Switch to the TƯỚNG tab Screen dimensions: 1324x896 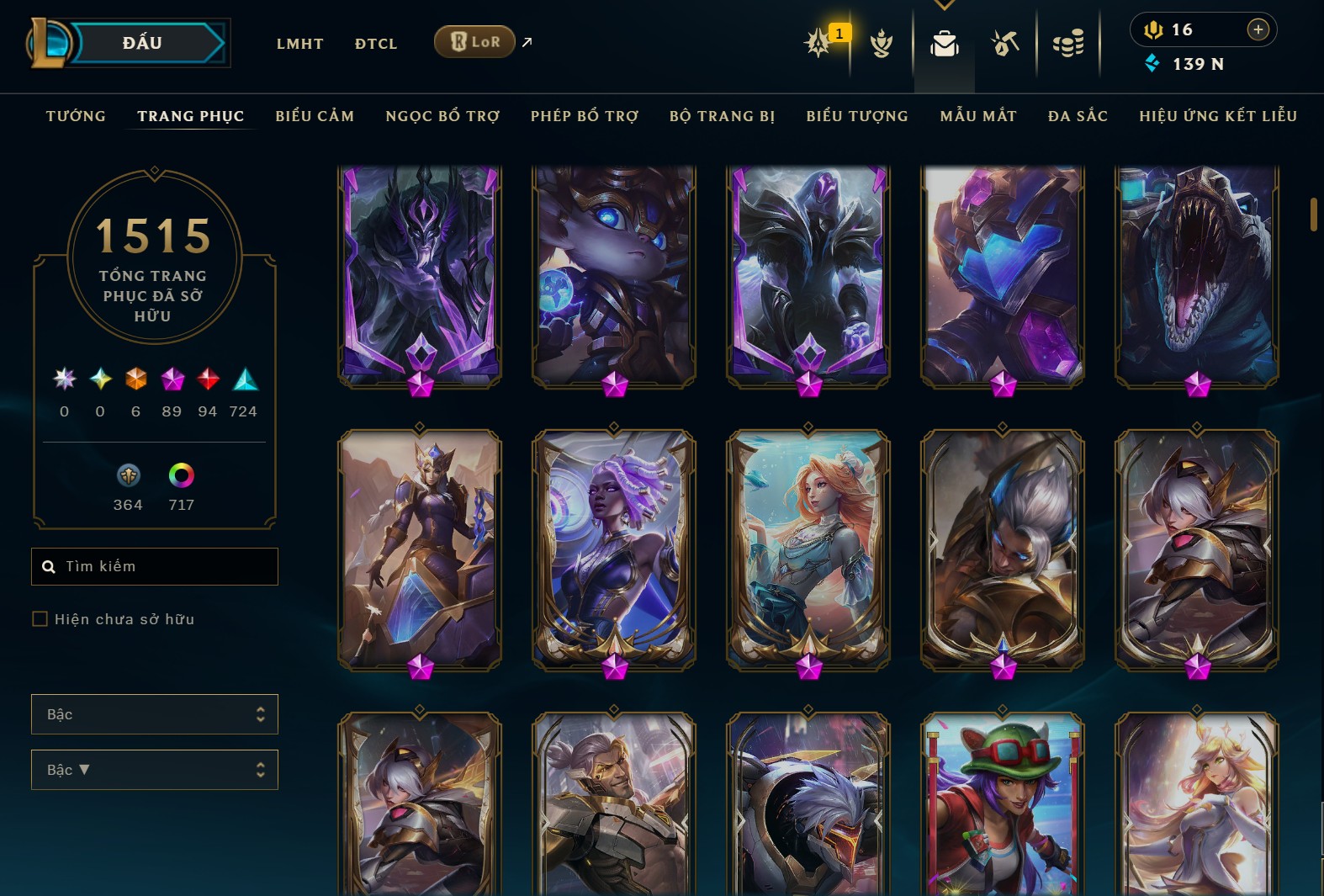[x=76, y=116]
